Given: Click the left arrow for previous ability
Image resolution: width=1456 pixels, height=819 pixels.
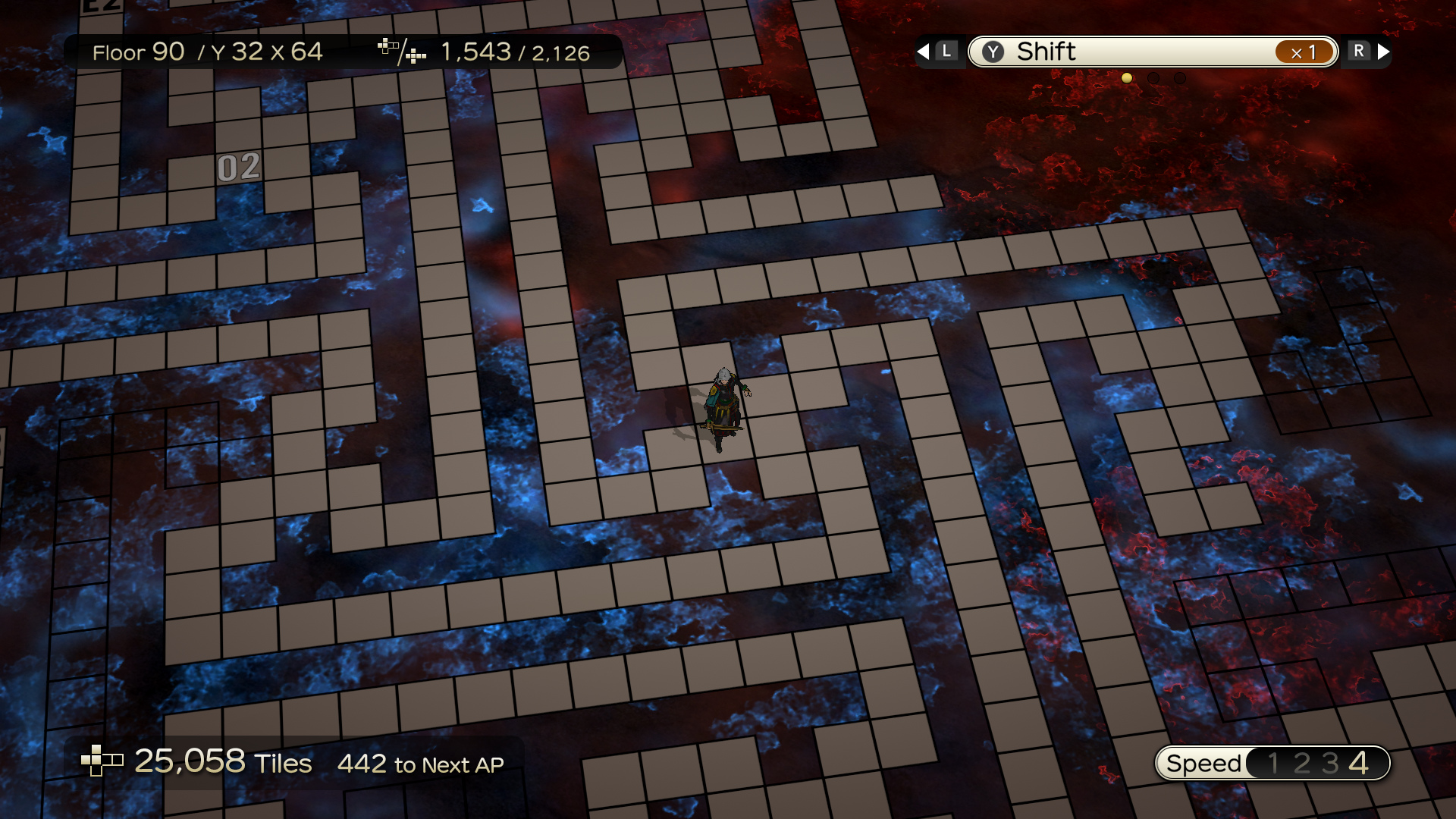Looking at the screenshot, I should pyautogui.click(x=923, y=52).
